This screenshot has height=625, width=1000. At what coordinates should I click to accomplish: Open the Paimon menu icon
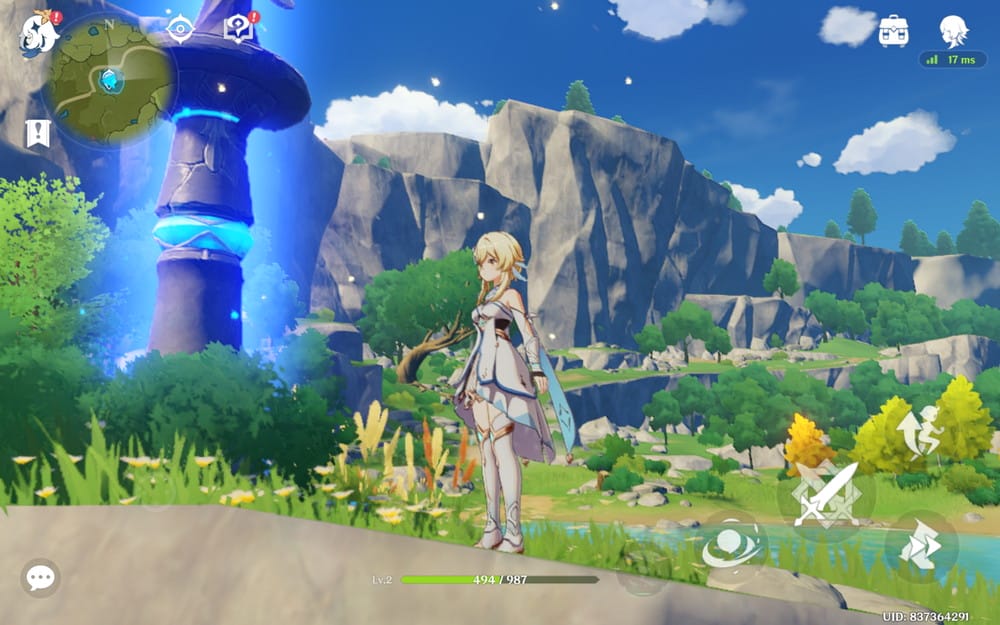pos(37,35)
